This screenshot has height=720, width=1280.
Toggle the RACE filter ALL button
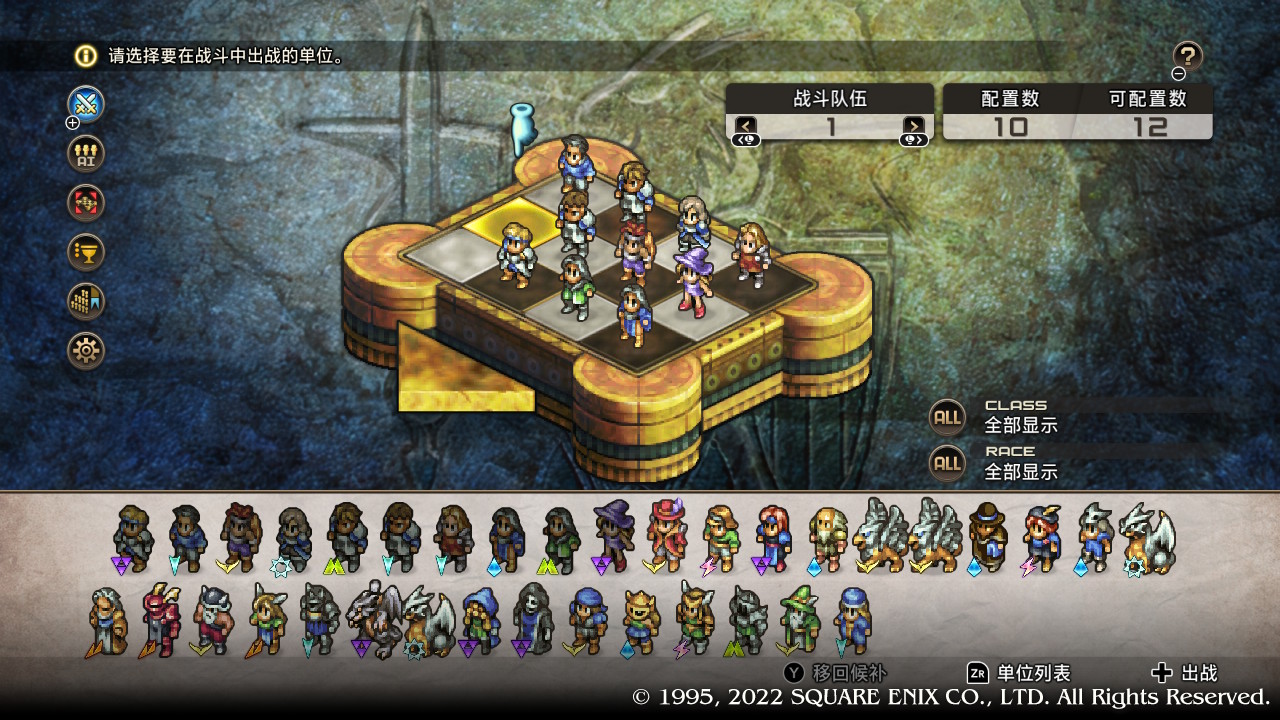pos(947,463)
